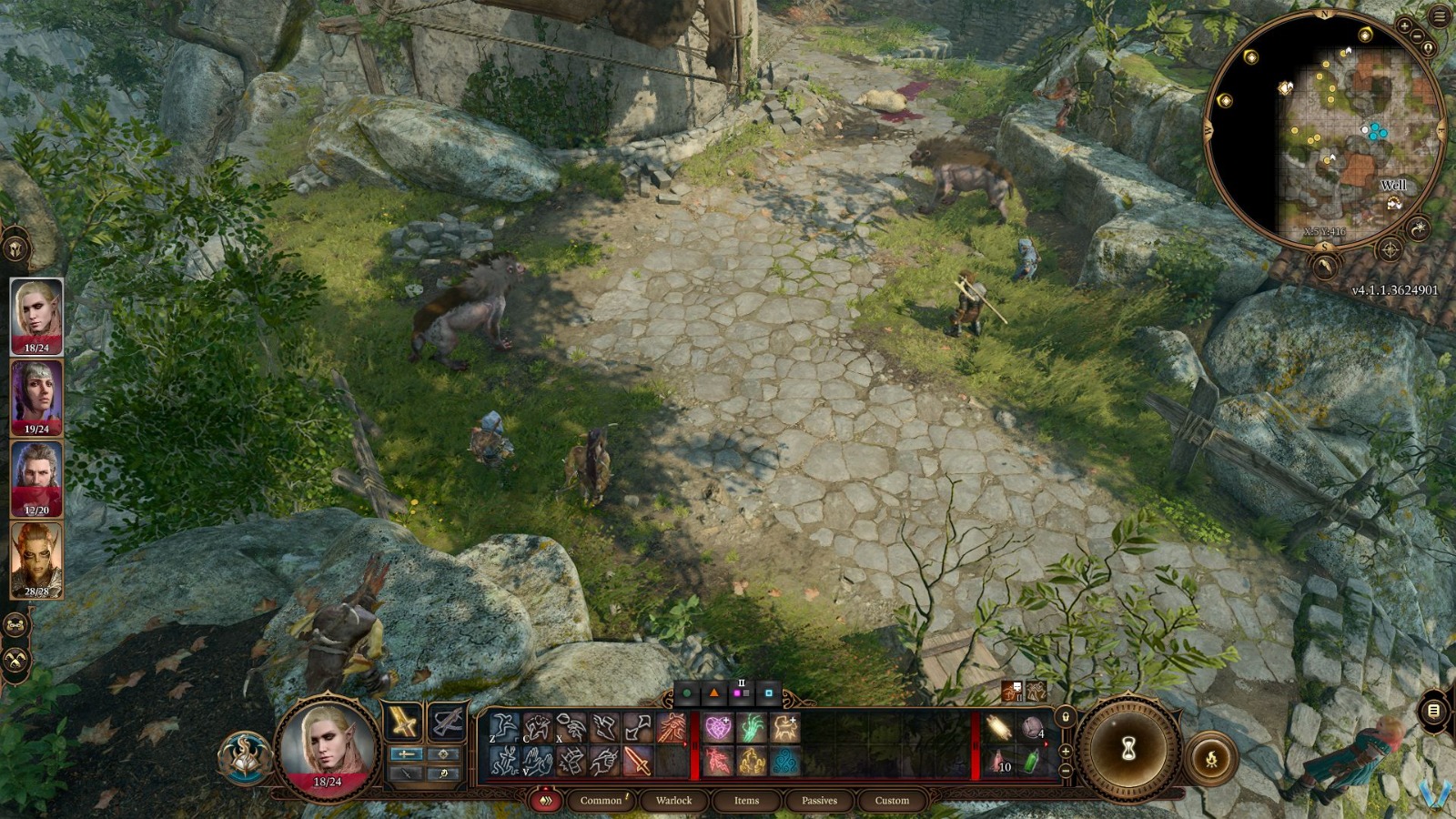Click the main hand melee attack sword icon
Image resolution: width=1456 pixels, height=819 pixels.
(x=637, y=763)
